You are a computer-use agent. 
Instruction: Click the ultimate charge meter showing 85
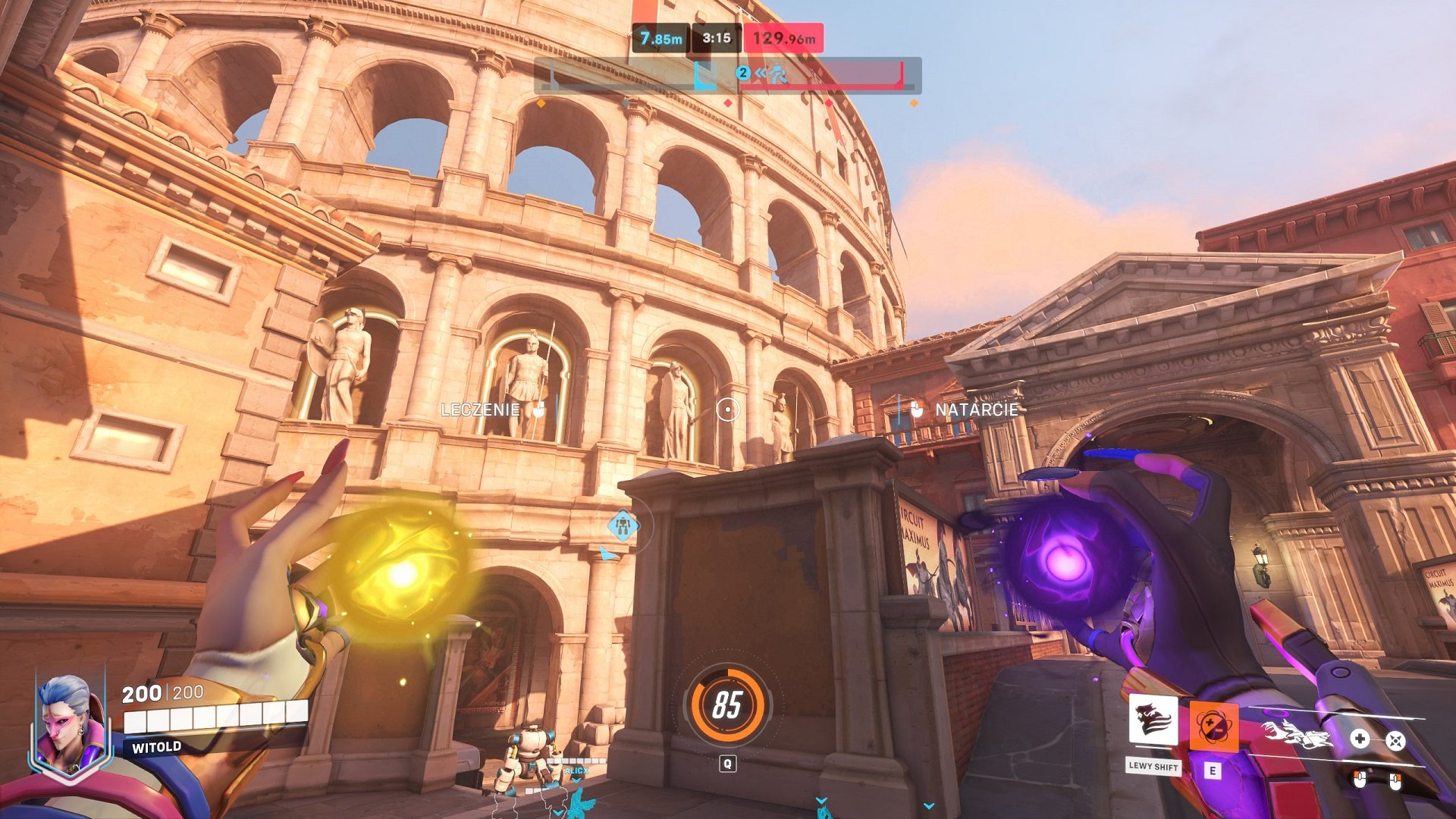click(727, 704)
